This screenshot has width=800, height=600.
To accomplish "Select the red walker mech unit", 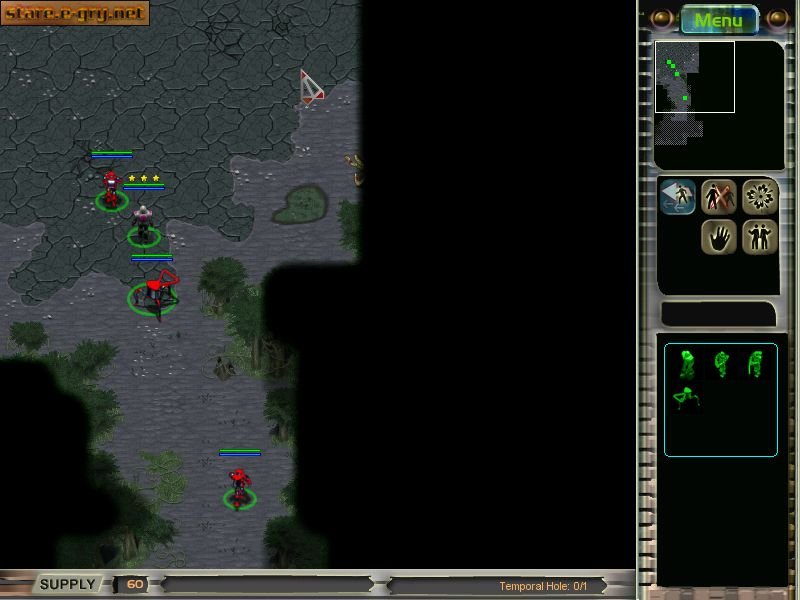I will [155, 291].
